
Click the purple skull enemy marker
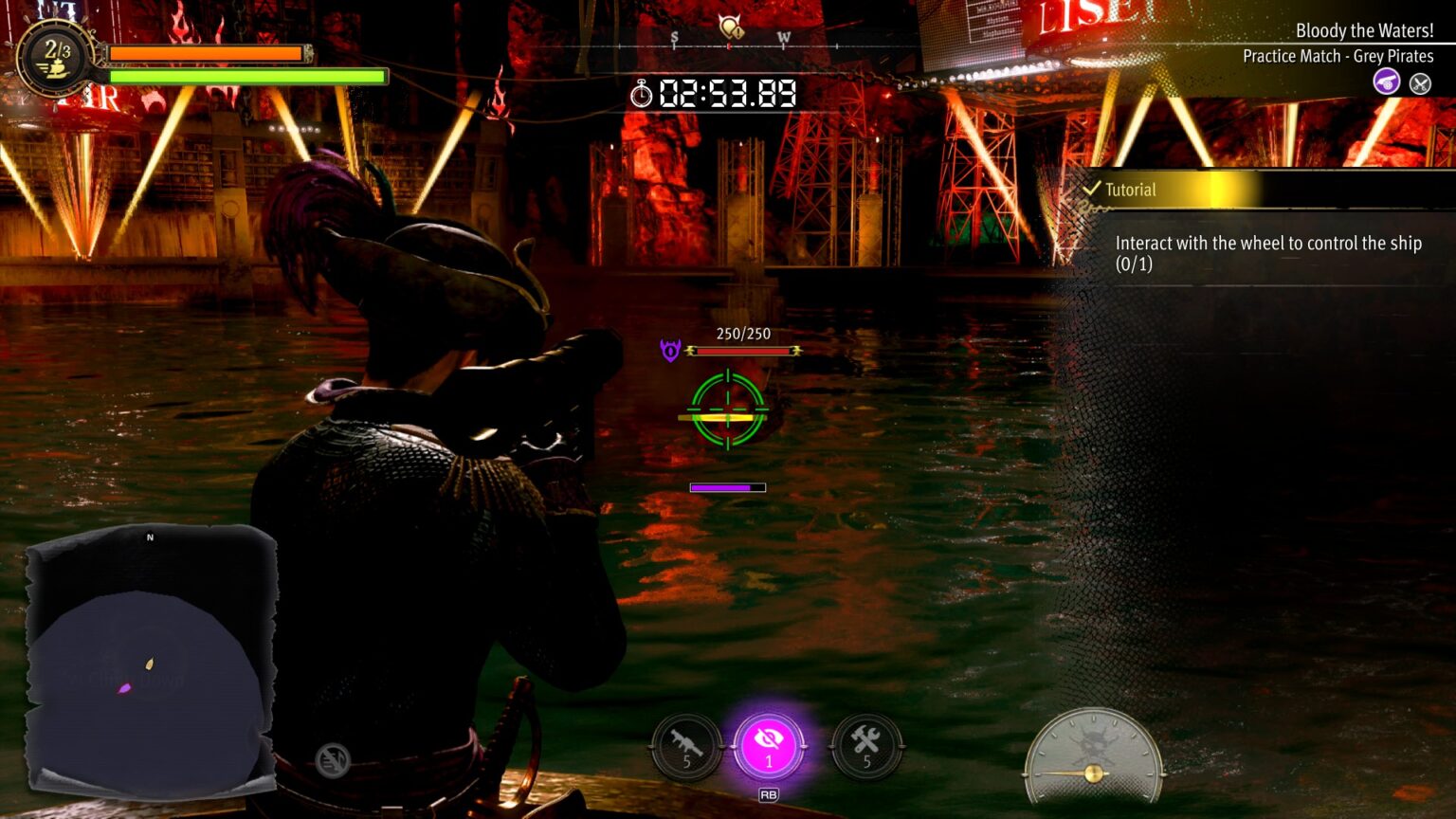[669, 351]
